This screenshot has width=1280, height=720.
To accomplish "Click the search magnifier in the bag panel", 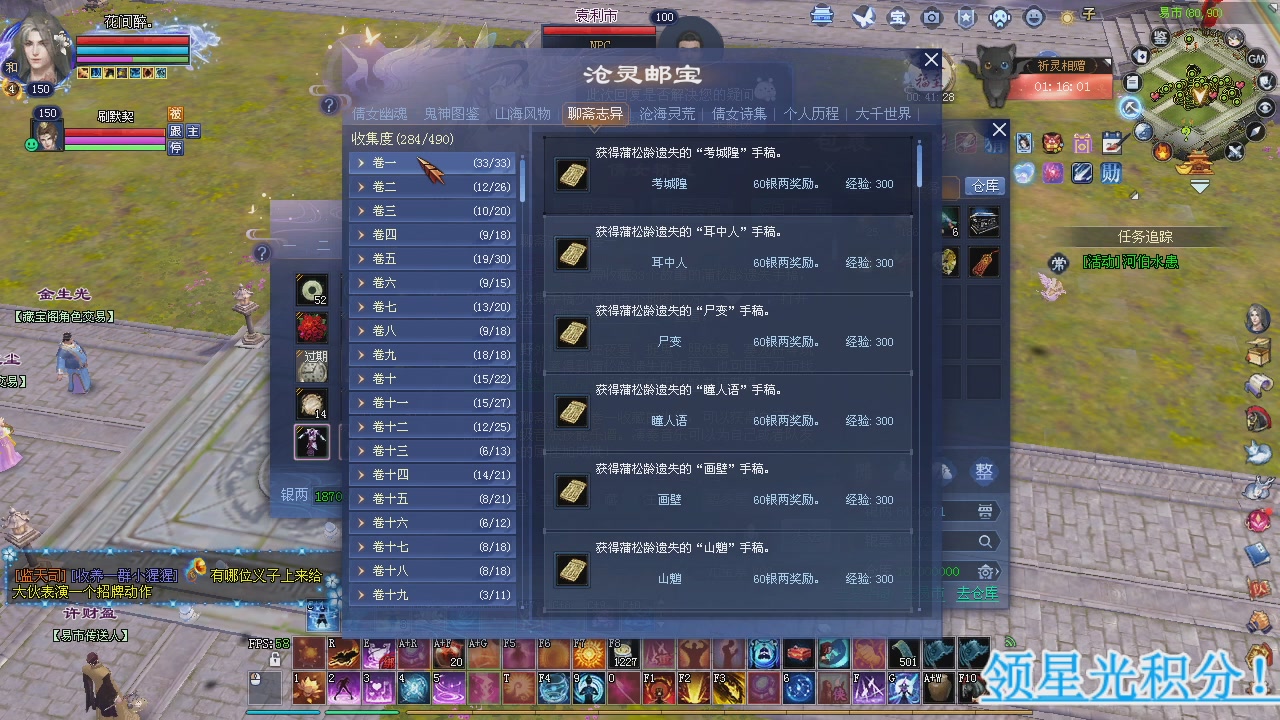I will [984, 540].
